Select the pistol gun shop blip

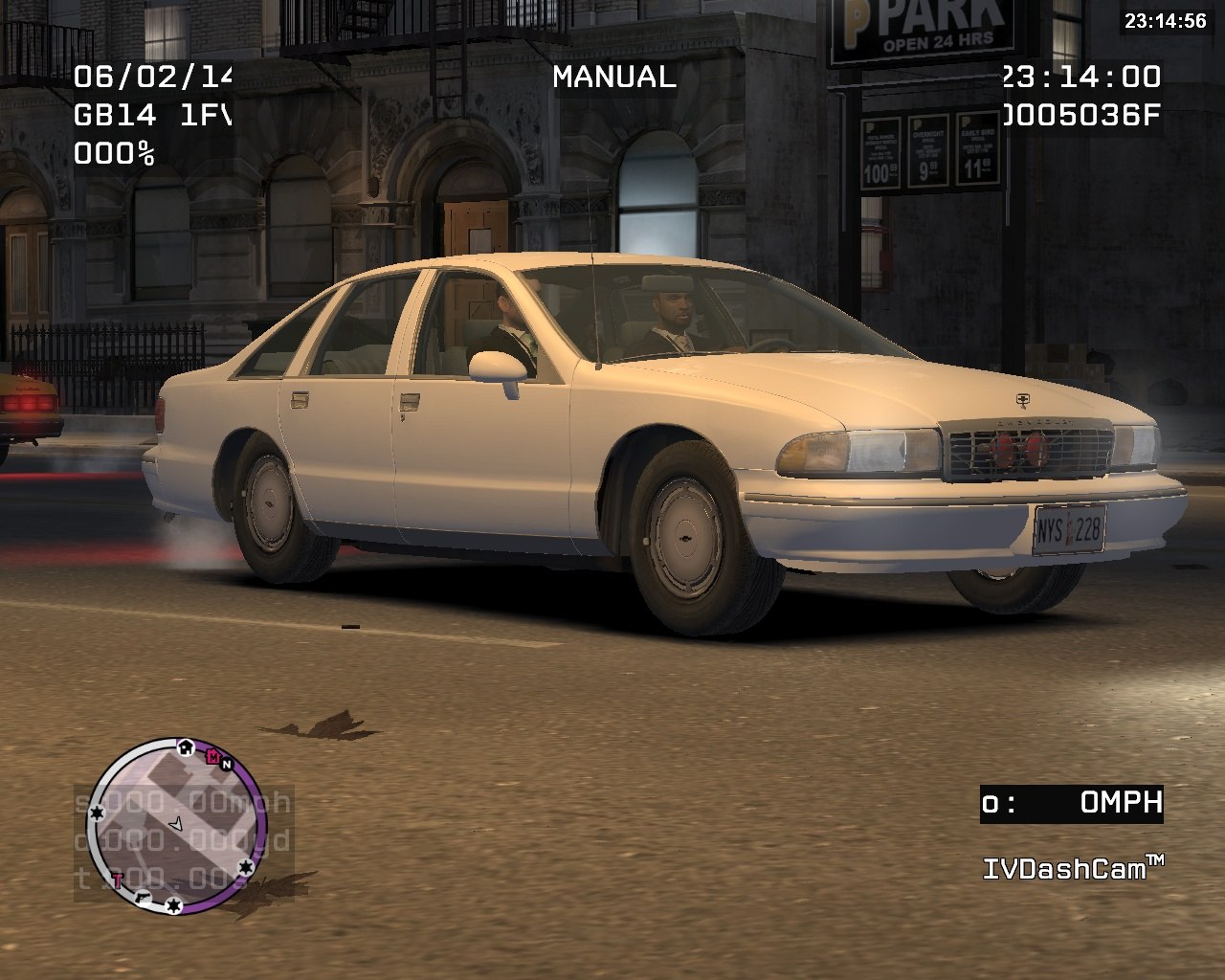coord(144,897)
